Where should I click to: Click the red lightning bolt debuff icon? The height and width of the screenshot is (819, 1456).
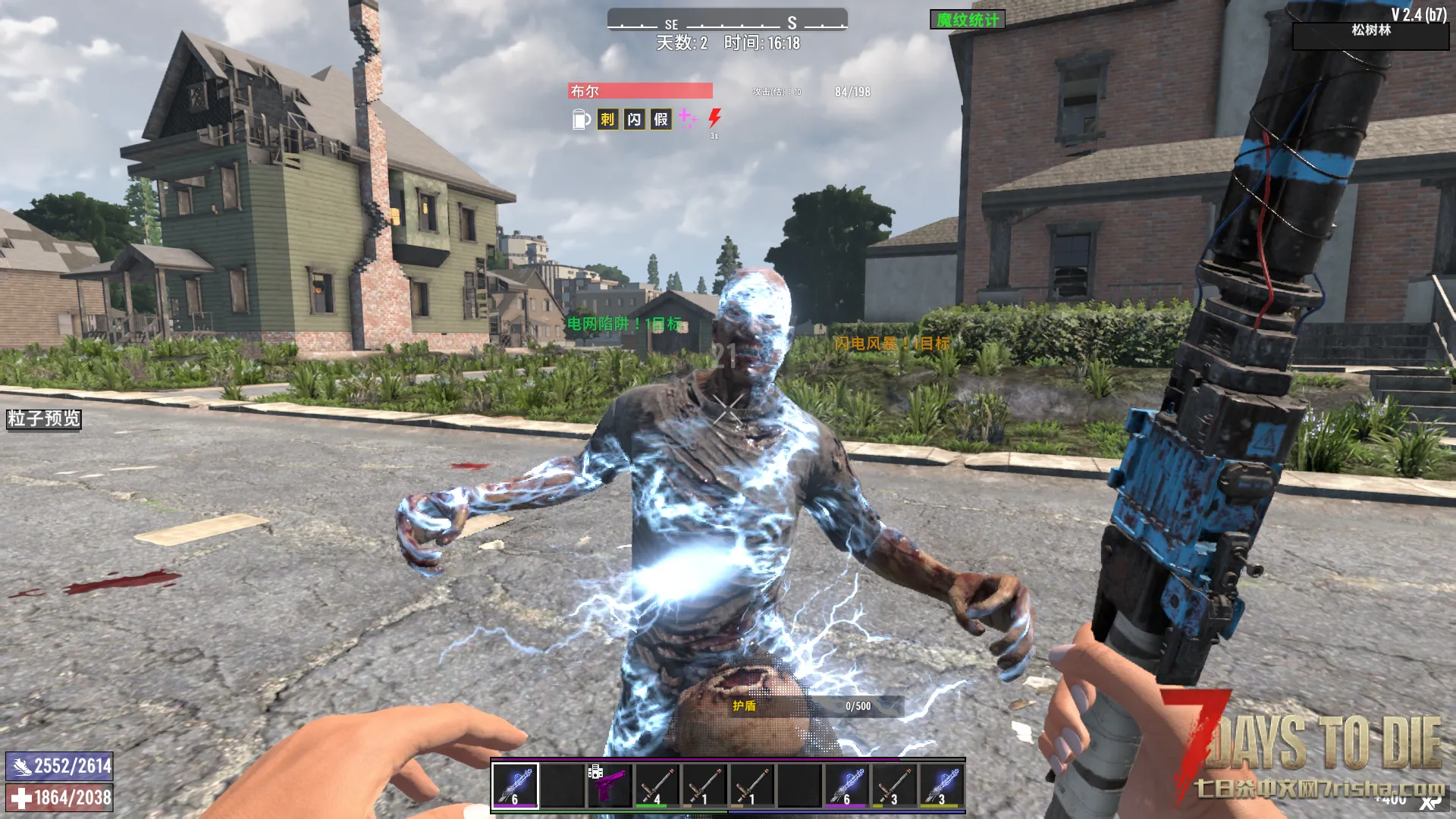click(x=714, y=118)
